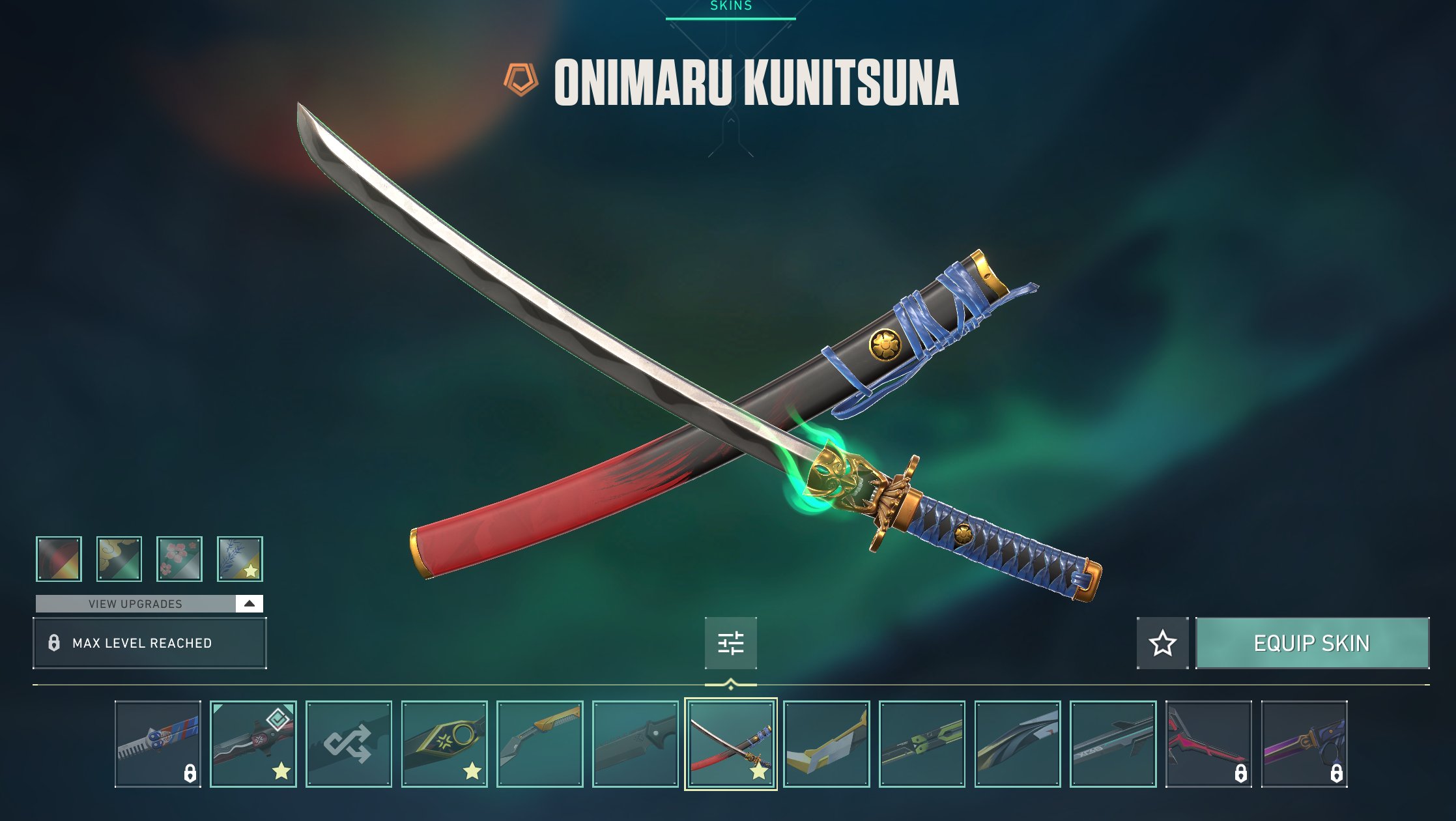Open the skin filter sliders button
The height and width of the screenshot is (821, 1456).
[730, 643]
